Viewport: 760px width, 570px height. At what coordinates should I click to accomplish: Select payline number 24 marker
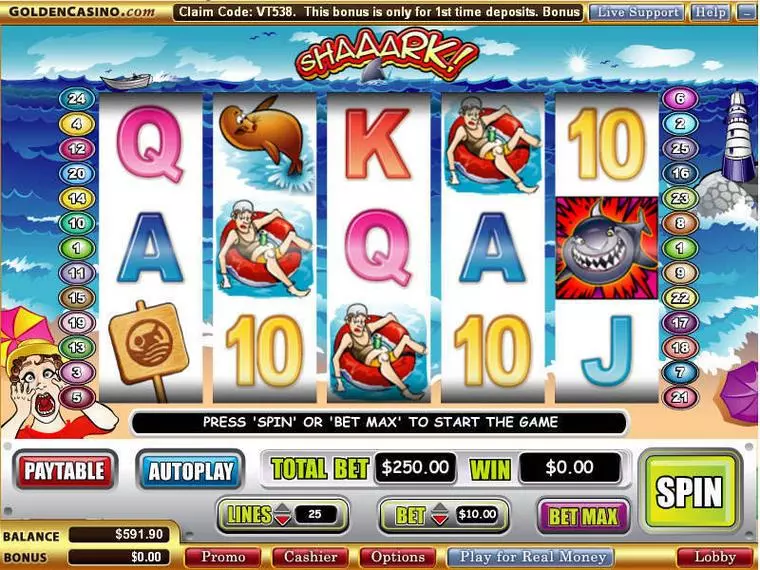(76, 99)
